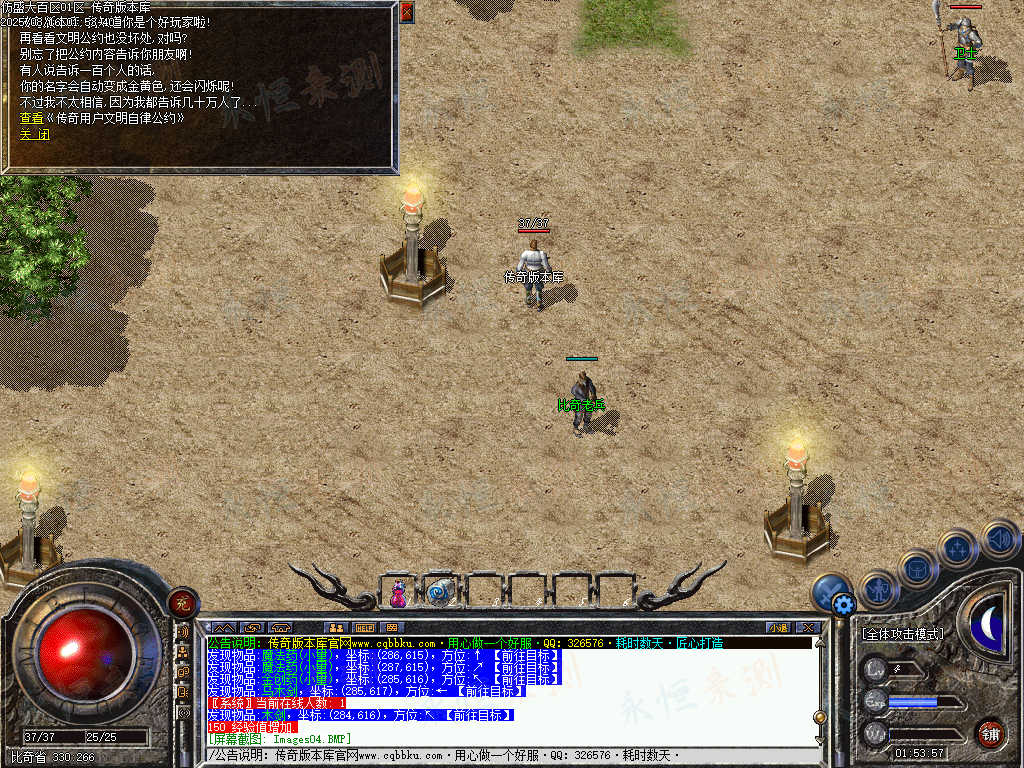Toggle the sound speaker round button
This screenshot has height=768, width=1024.
(998, 539)
